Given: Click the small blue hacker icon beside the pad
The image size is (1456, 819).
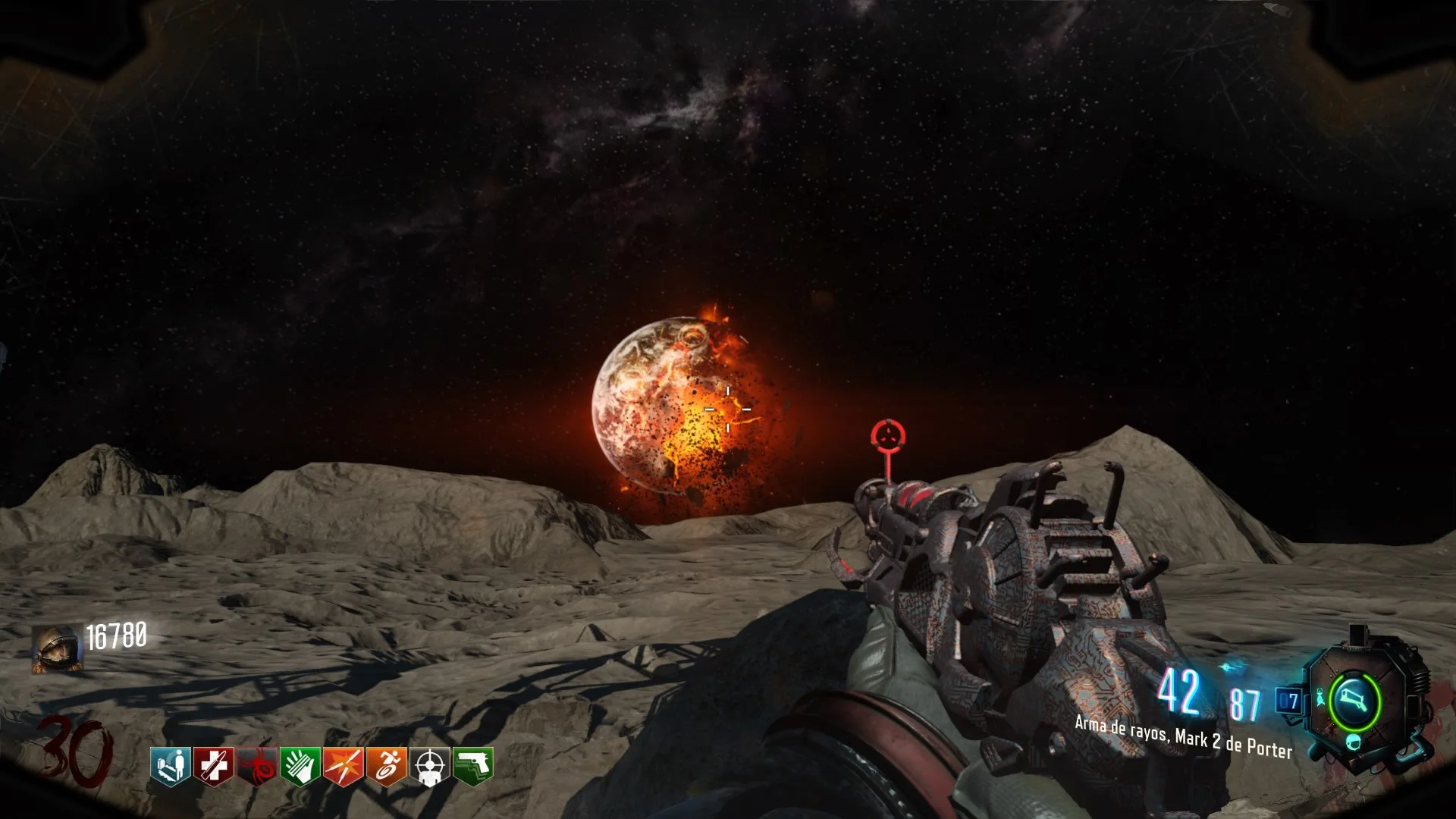Looking at the screenshot, I should 1320,697.
